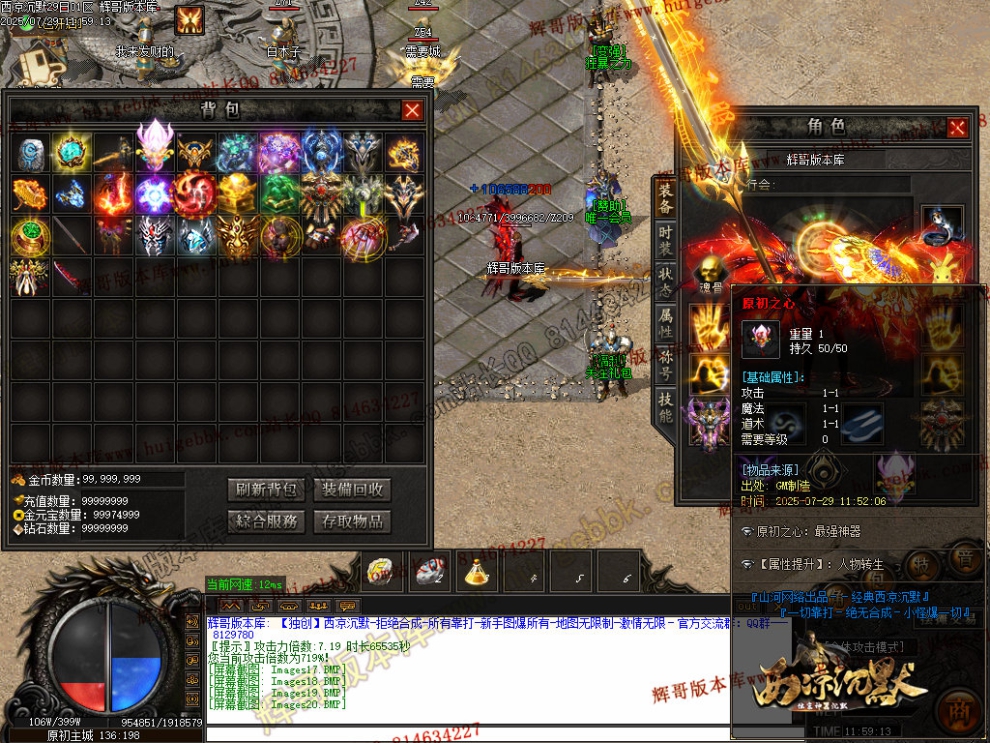Select the golden treasure chest item

pyautogui.click(x=238, y=194)
